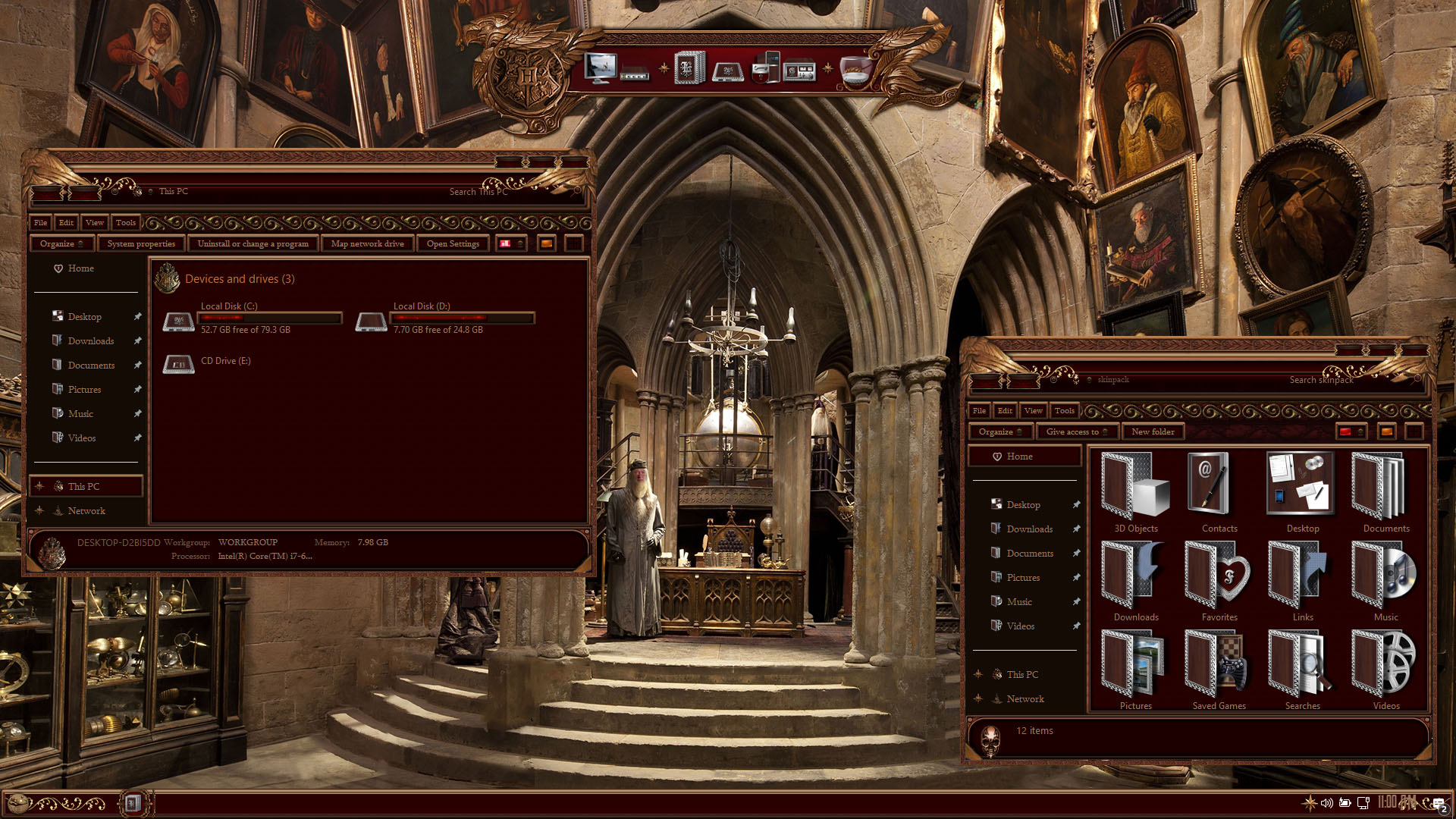Viewport: 1456px width, 819px height.
Task: Click the volume speaker icon in the tray
Action: tap(1326, 802)
